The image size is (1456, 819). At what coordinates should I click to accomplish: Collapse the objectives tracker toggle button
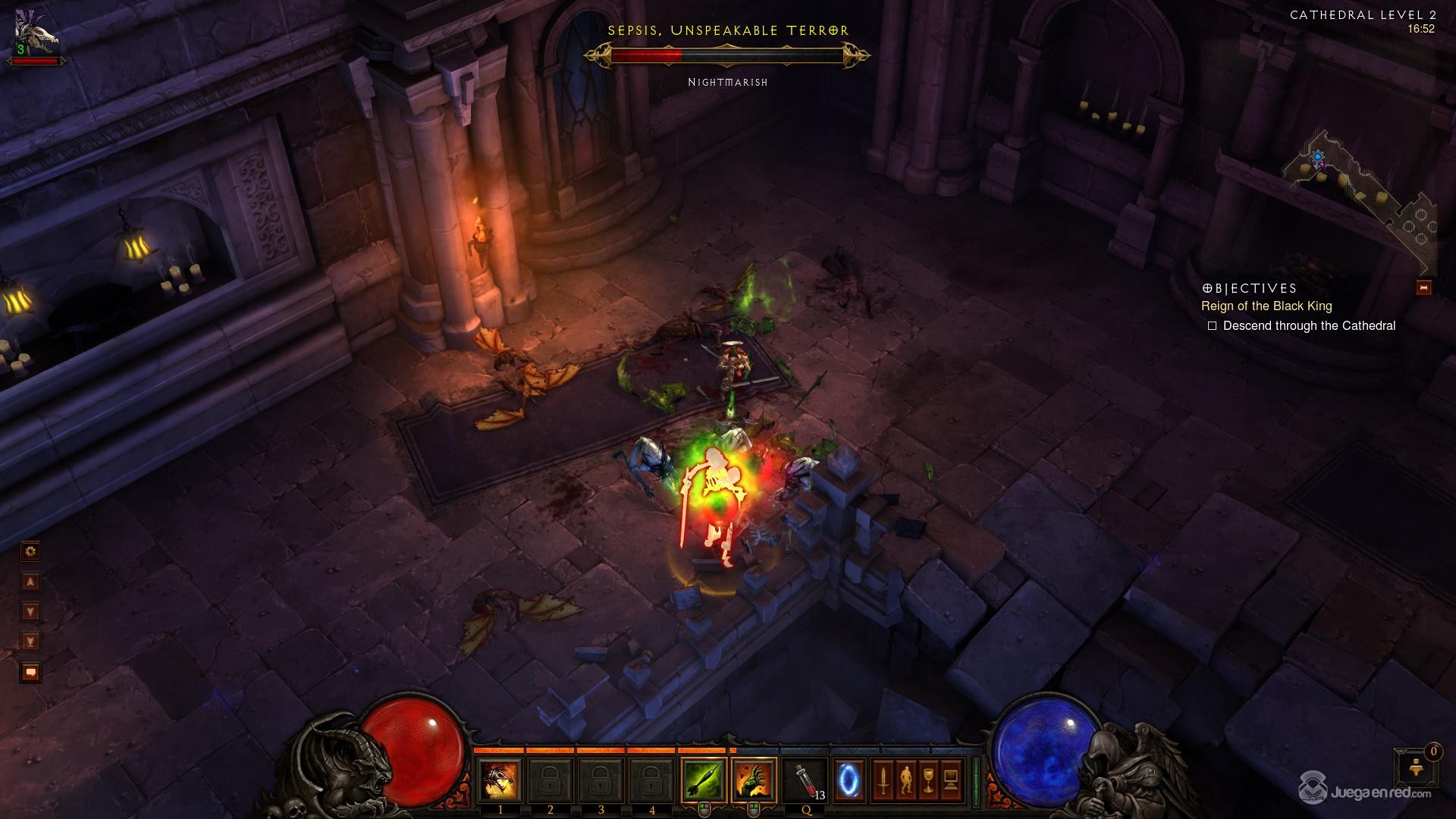click(1423, 288)
